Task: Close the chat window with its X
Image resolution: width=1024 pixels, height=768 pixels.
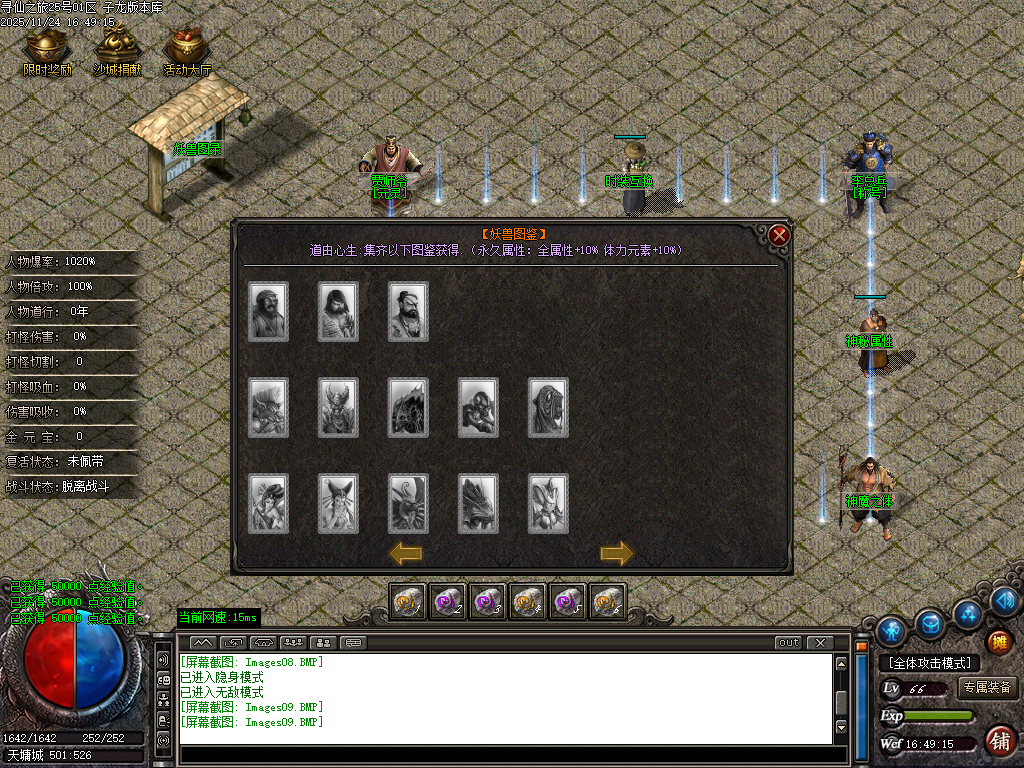Action: pos(820,643)
